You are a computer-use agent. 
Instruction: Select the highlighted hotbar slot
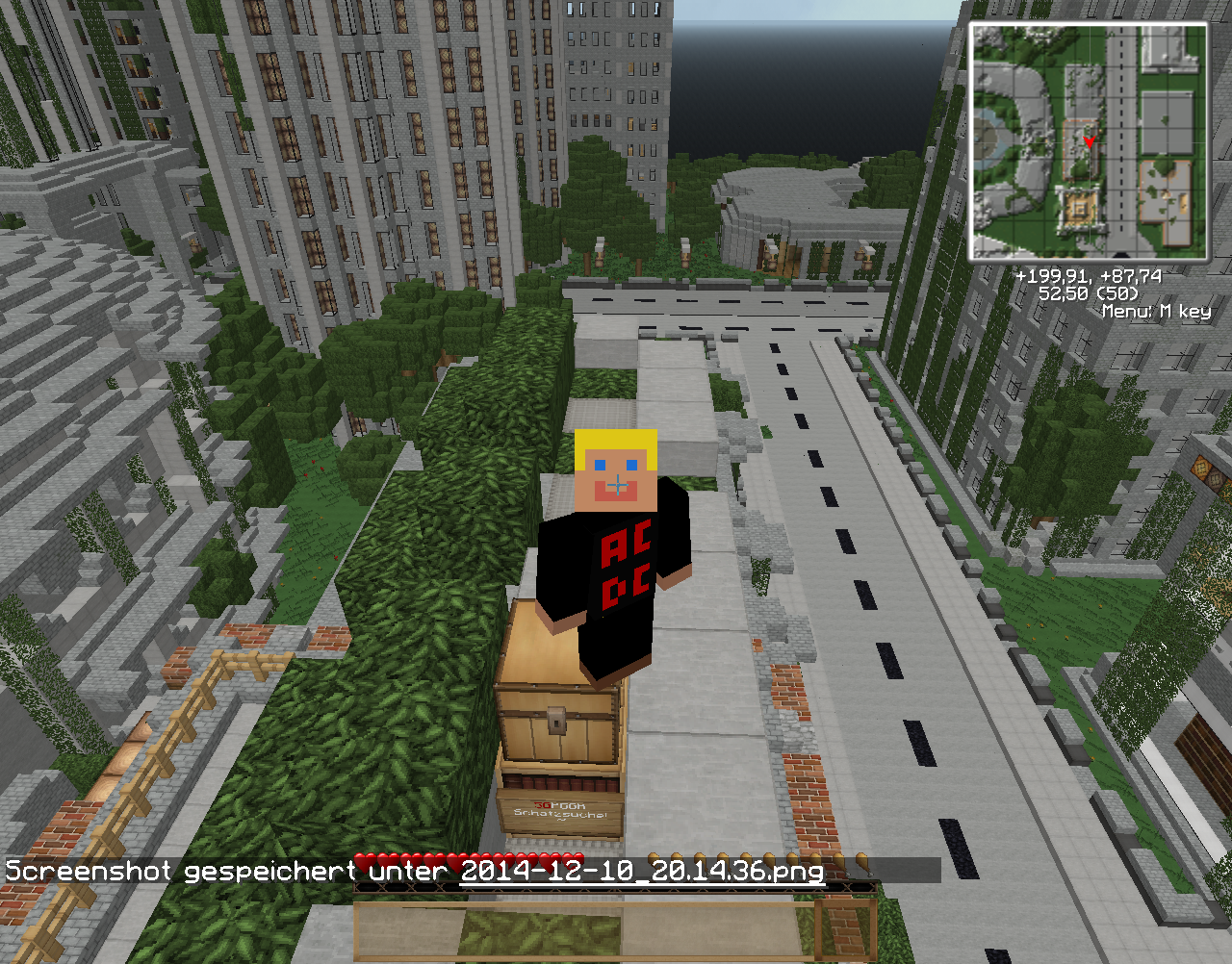pos(844,930)
